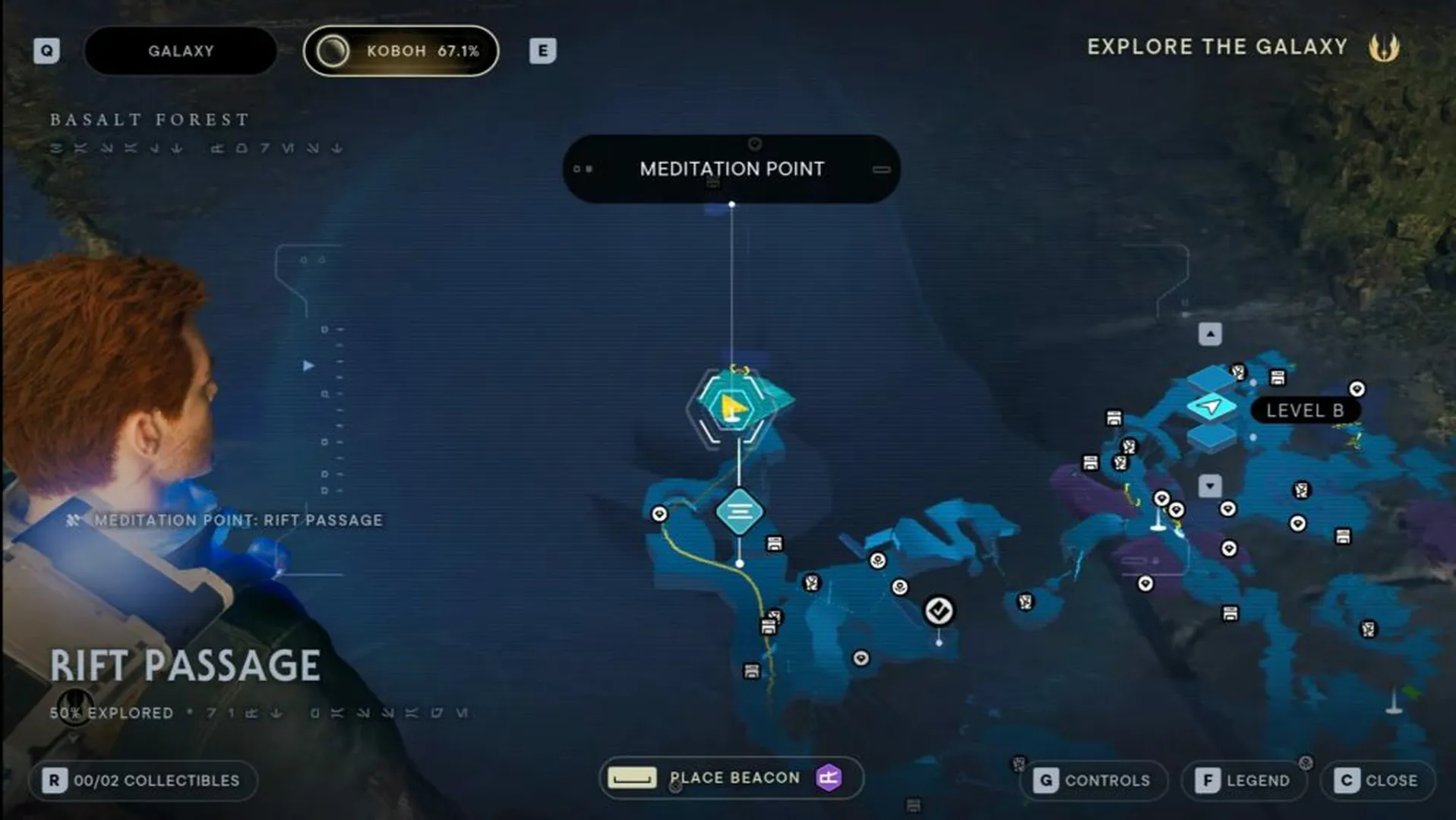Click the purple beacon hexagon next to Place Beacon
The image size is (1456, 820).
(829, 777)
